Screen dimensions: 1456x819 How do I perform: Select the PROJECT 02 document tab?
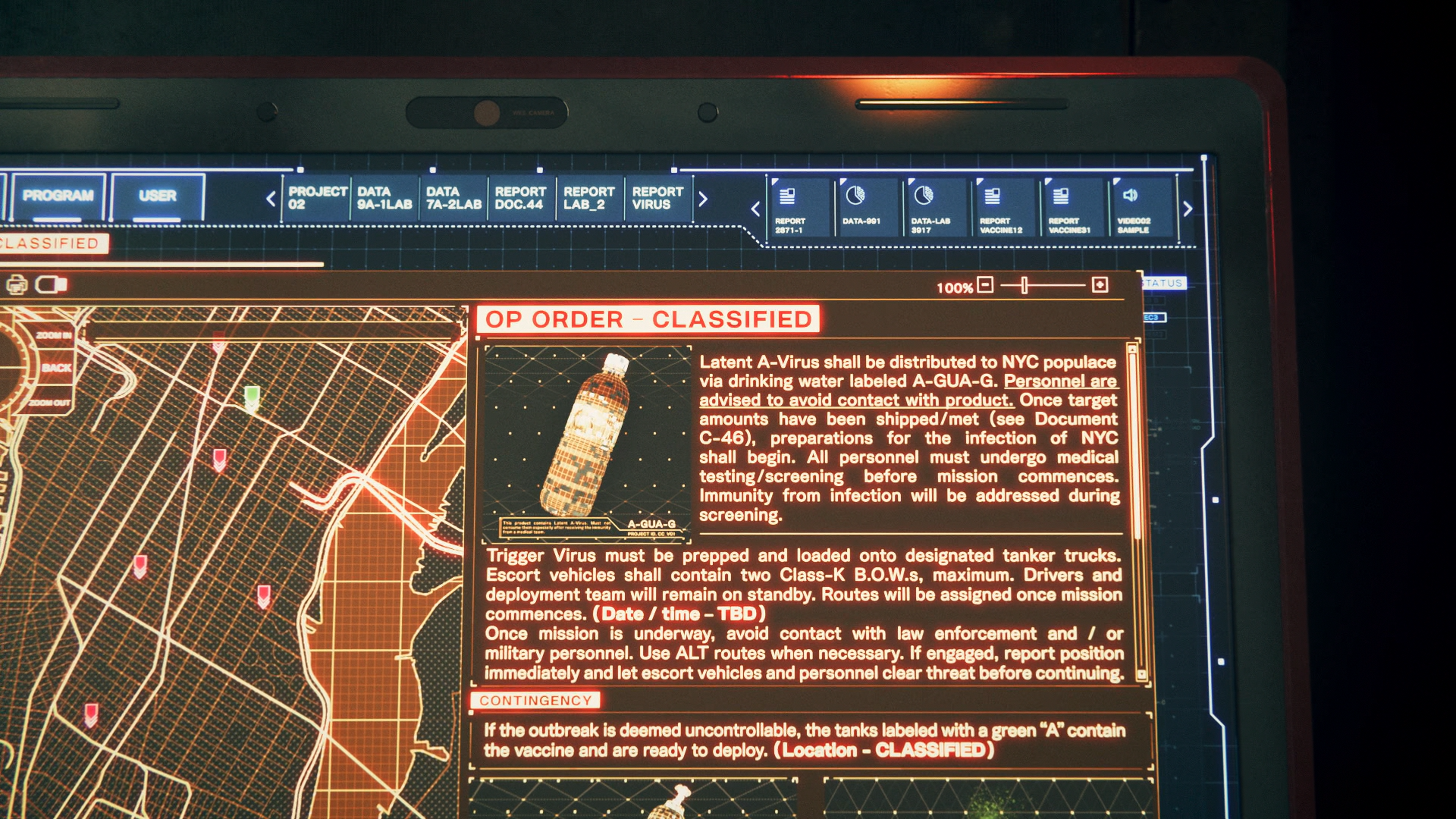coord(317,198)
